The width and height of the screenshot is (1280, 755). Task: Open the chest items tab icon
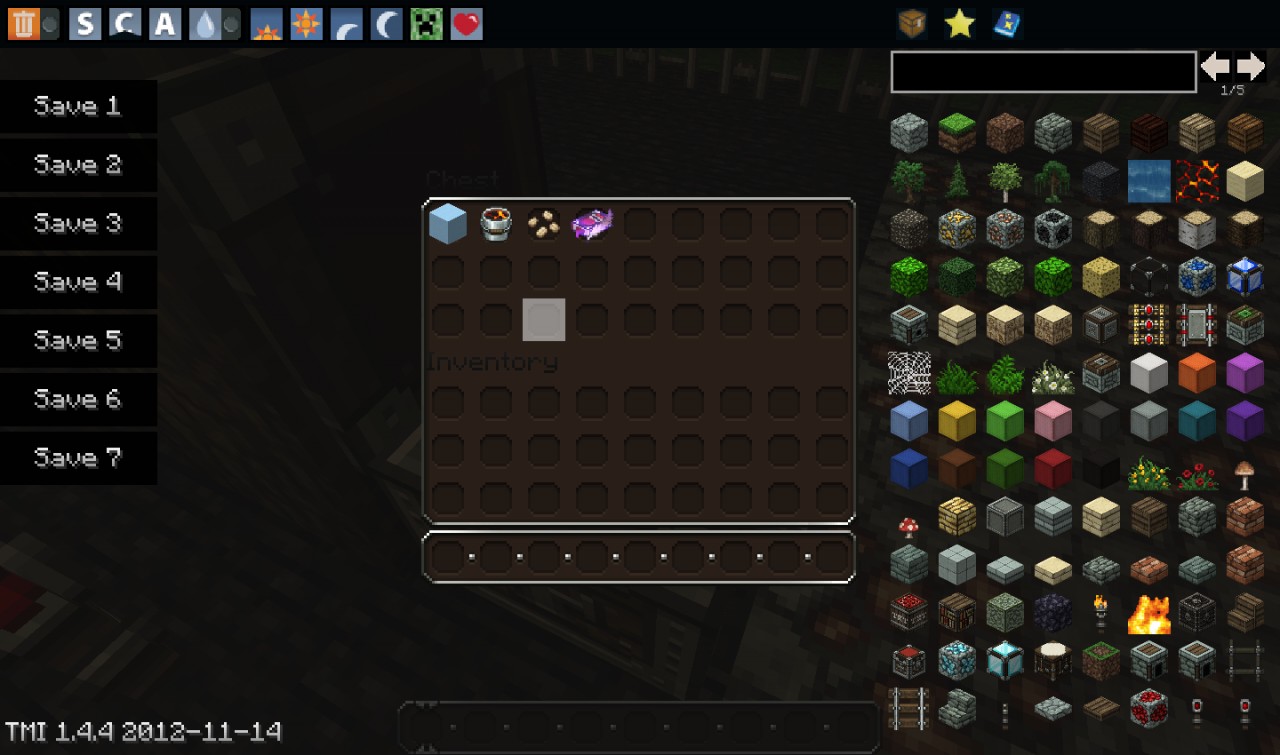click(912, 23)
